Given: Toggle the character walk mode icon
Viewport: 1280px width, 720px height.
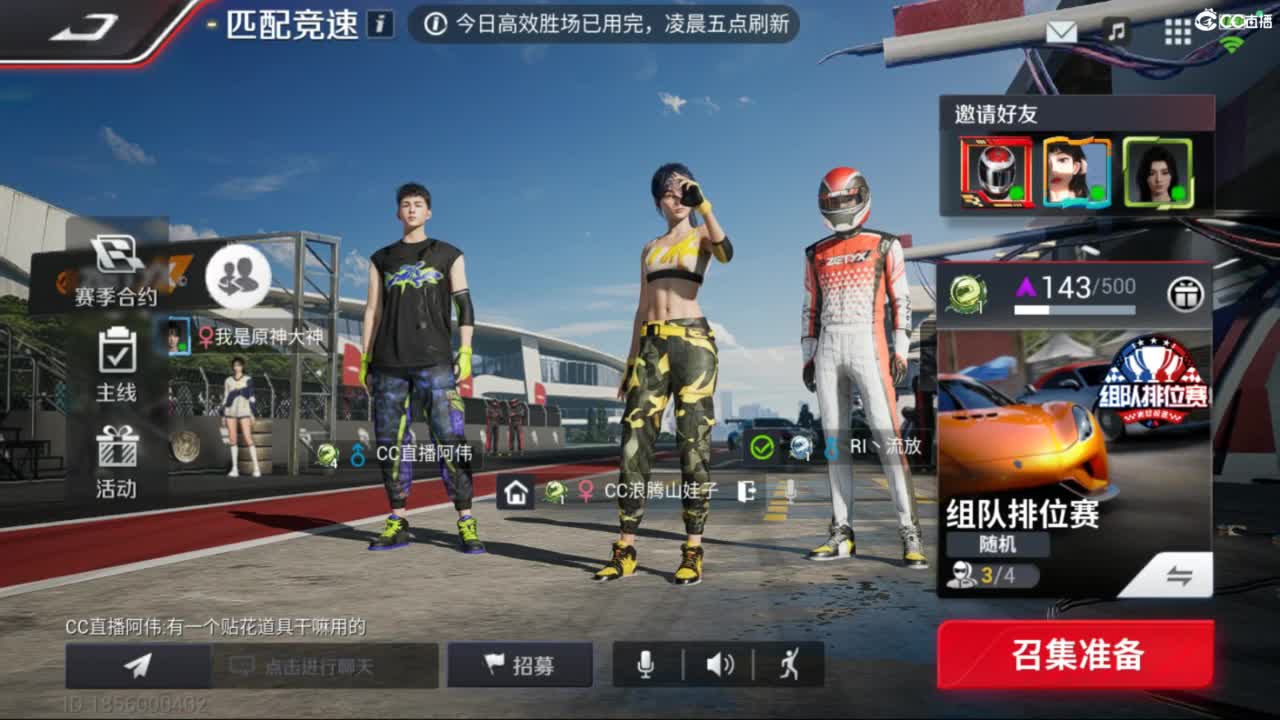Looking at the screenshot, I should pyautogui.click(x=789, y=663).
